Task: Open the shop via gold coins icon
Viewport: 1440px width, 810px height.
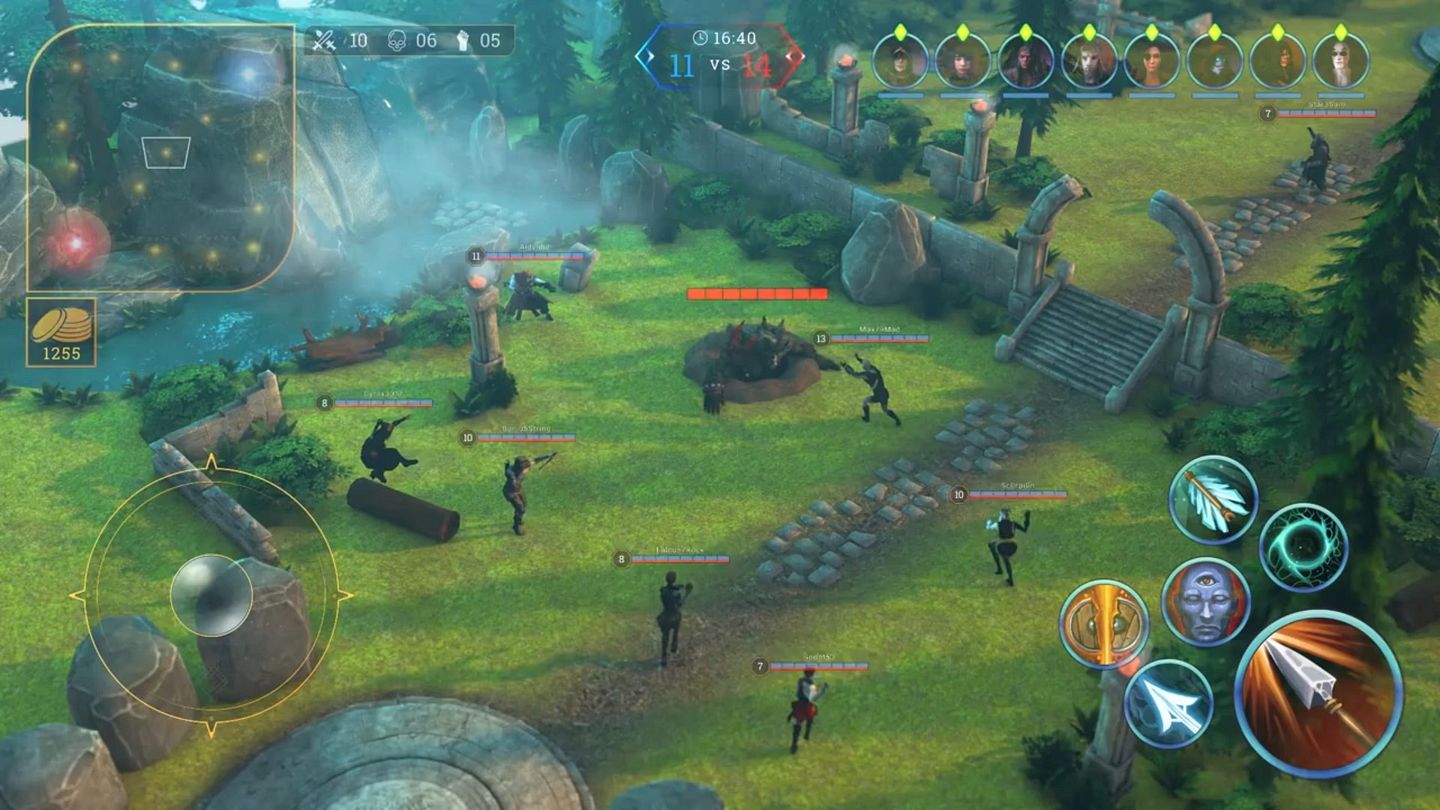Action: point(61,332)
